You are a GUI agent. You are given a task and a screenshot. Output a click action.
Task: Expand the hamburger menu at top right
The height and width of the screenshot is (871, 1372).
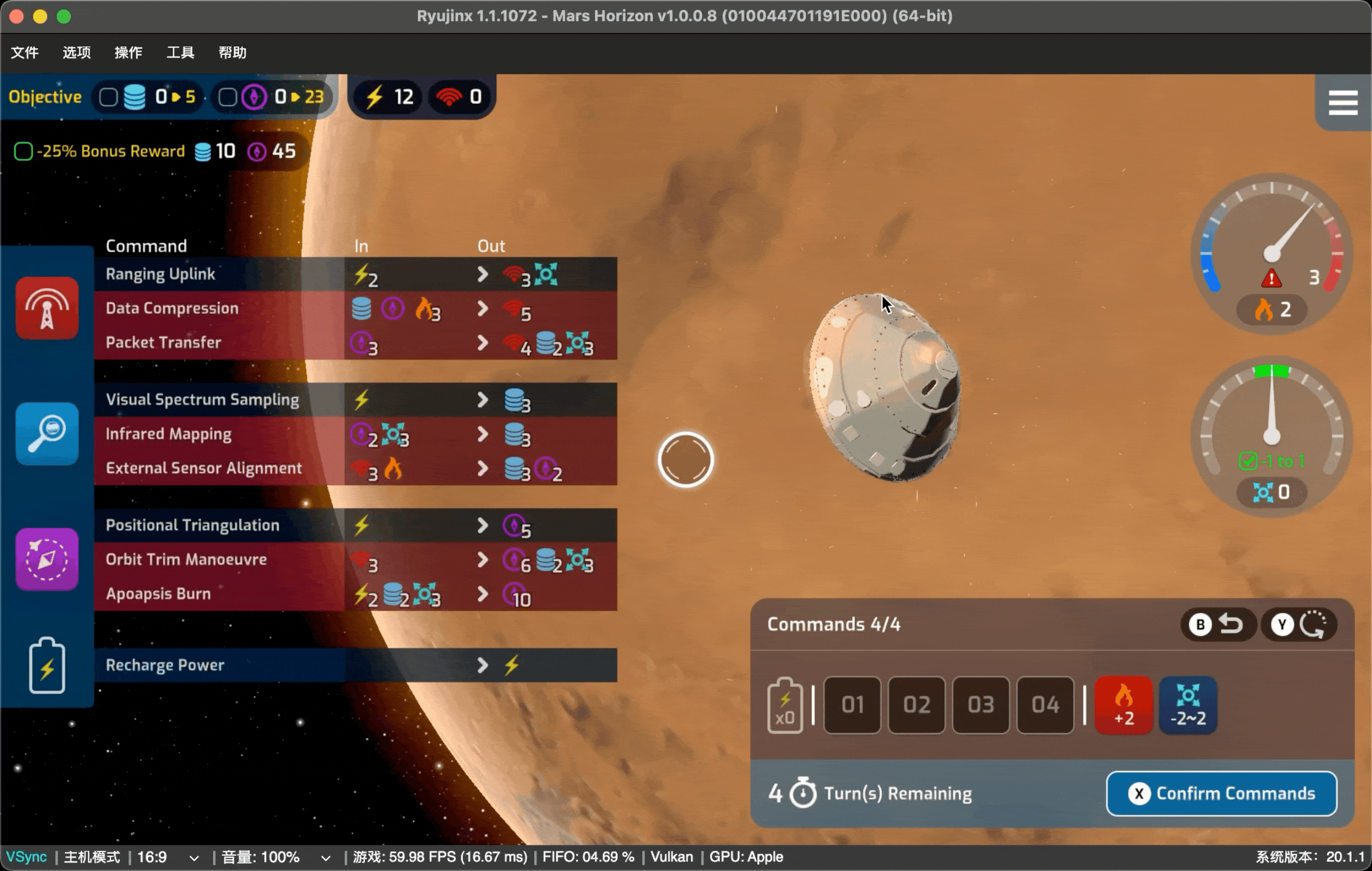point(1343,103)
